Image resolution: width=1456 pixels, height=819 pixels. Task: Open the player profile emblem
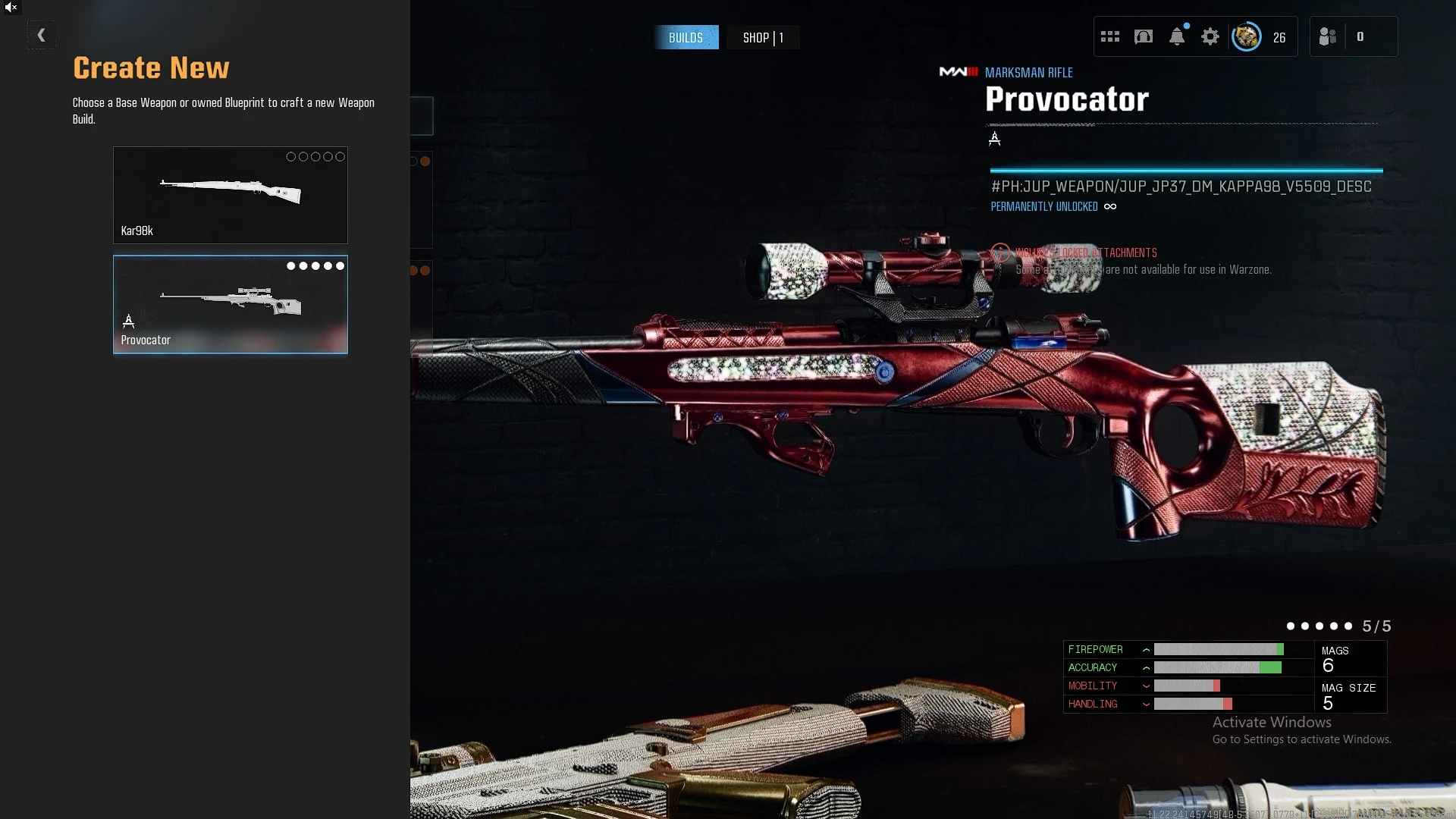coord(1246,36)
